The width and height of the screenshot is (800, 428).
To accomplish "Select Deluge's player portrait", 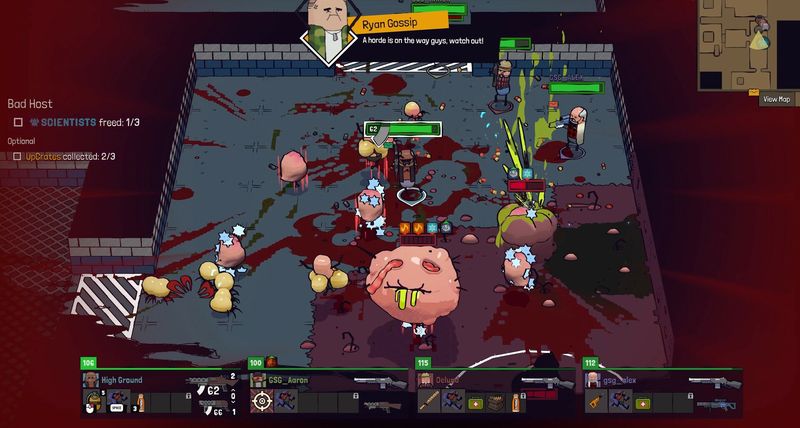I will (x=427, y=380).
